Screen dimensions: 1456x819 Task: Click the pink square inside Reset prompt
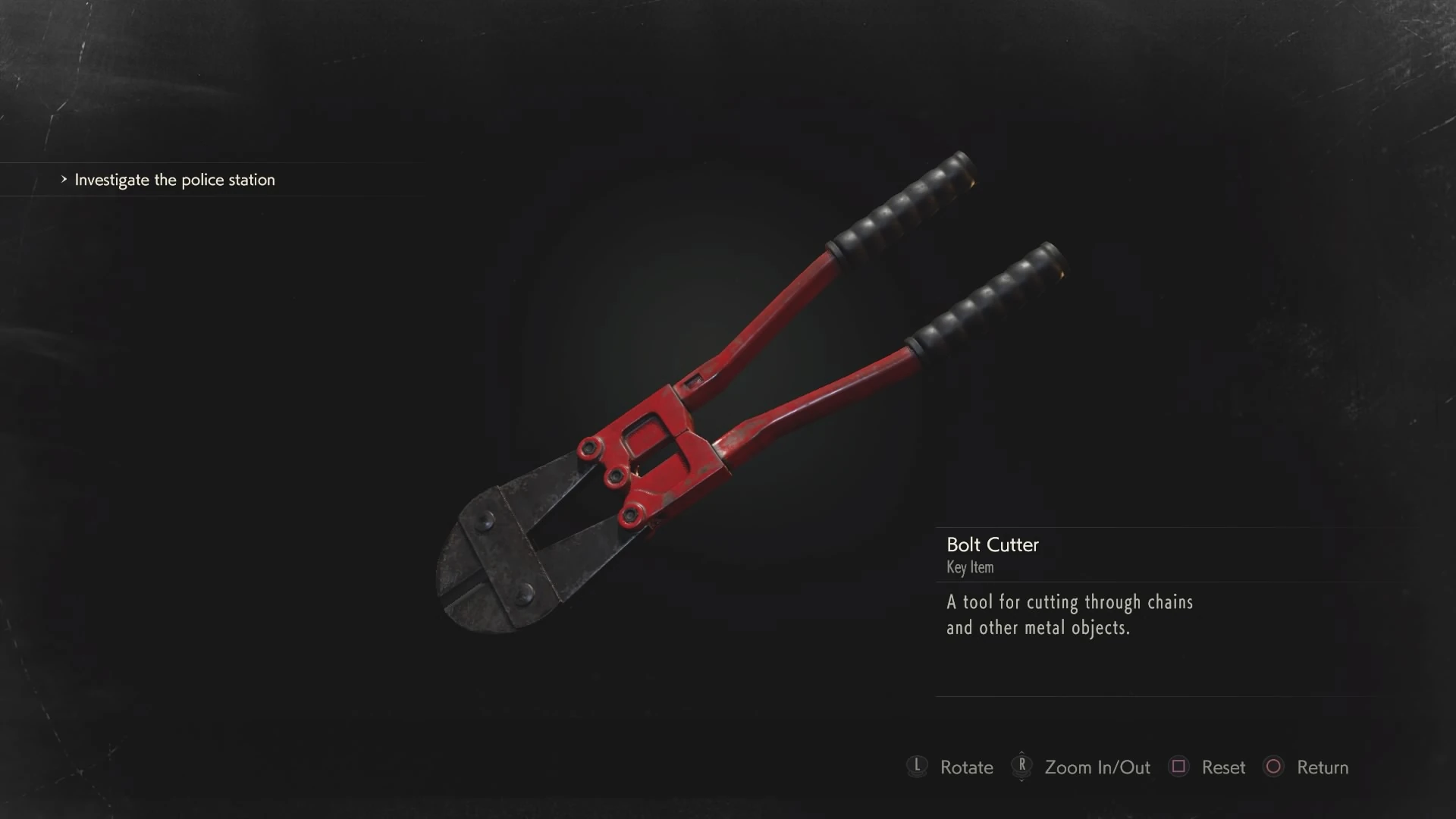[1180, 767]
